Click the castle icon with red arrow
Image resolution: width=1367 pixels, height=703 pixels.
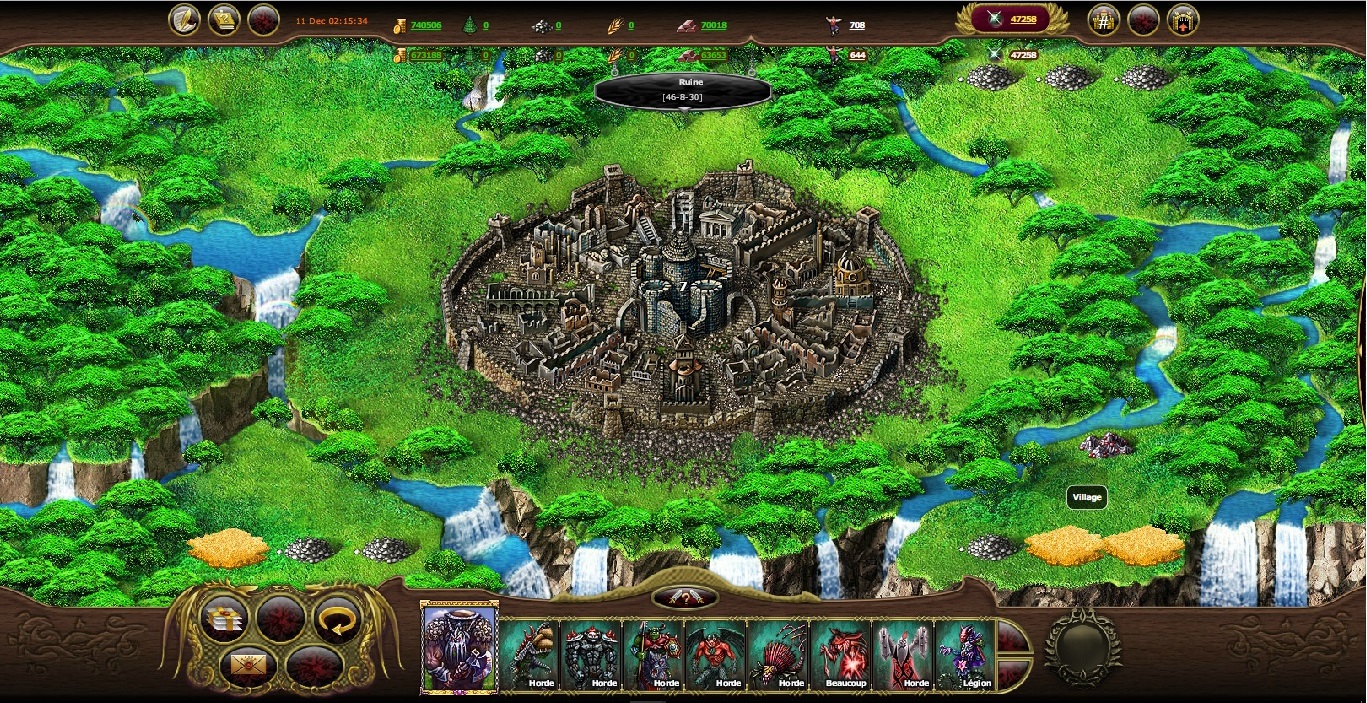tap(1183, 20)
